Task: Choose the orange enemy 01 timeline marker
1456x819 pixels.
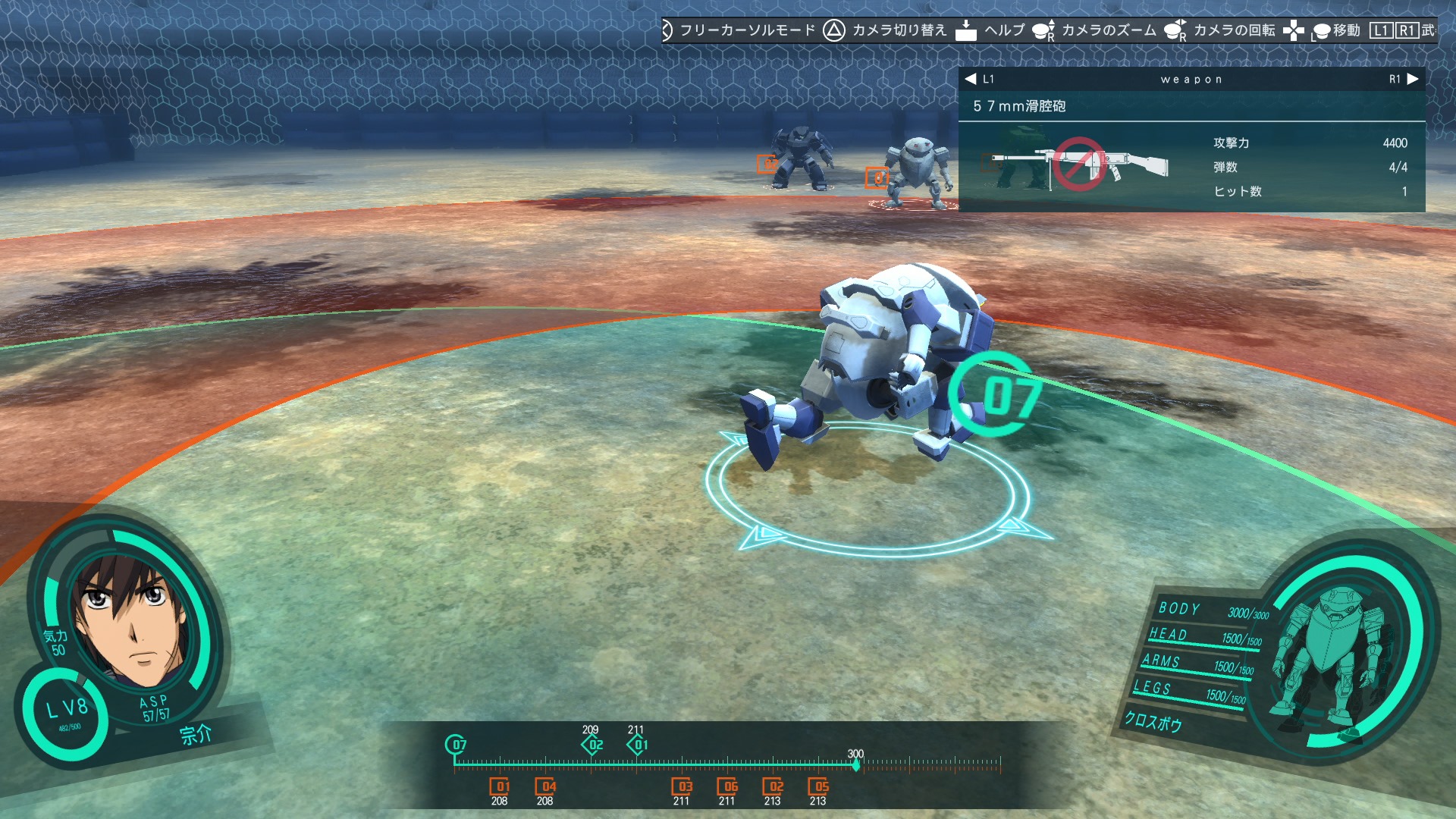Action: point(500,786)
